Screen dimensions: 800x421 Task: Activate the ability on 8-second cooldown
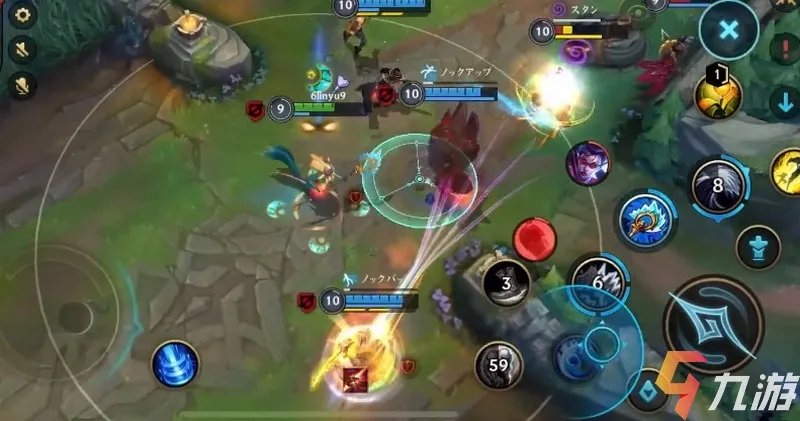720,185
